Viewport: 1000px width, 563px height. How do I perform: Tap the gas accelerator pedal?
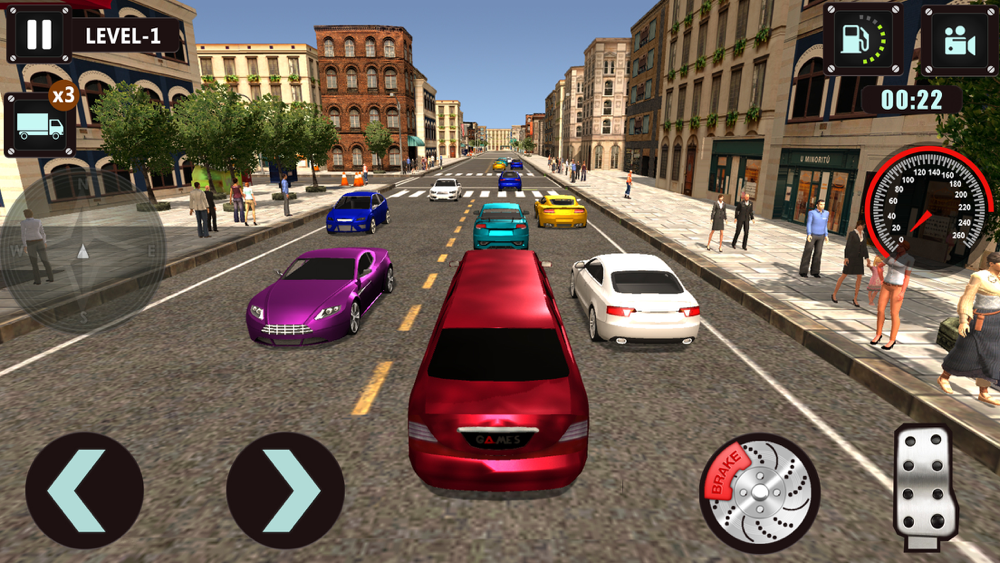click(x=925, y=486)
